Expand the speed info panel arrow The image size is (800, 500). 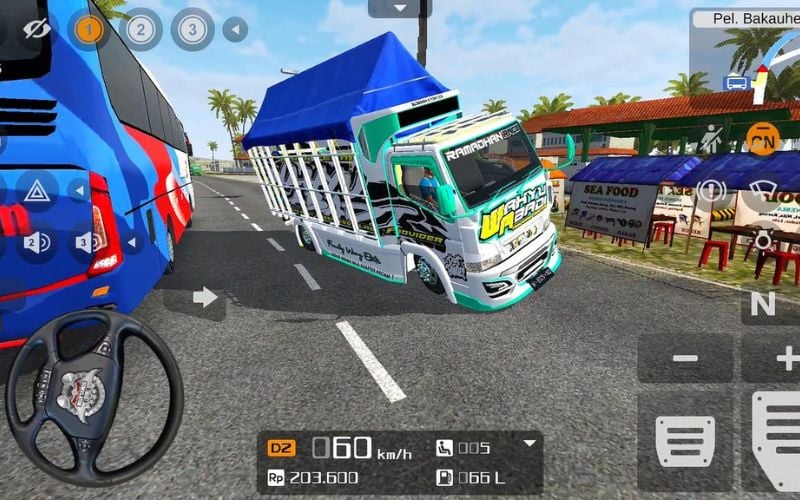click(530, 444)
